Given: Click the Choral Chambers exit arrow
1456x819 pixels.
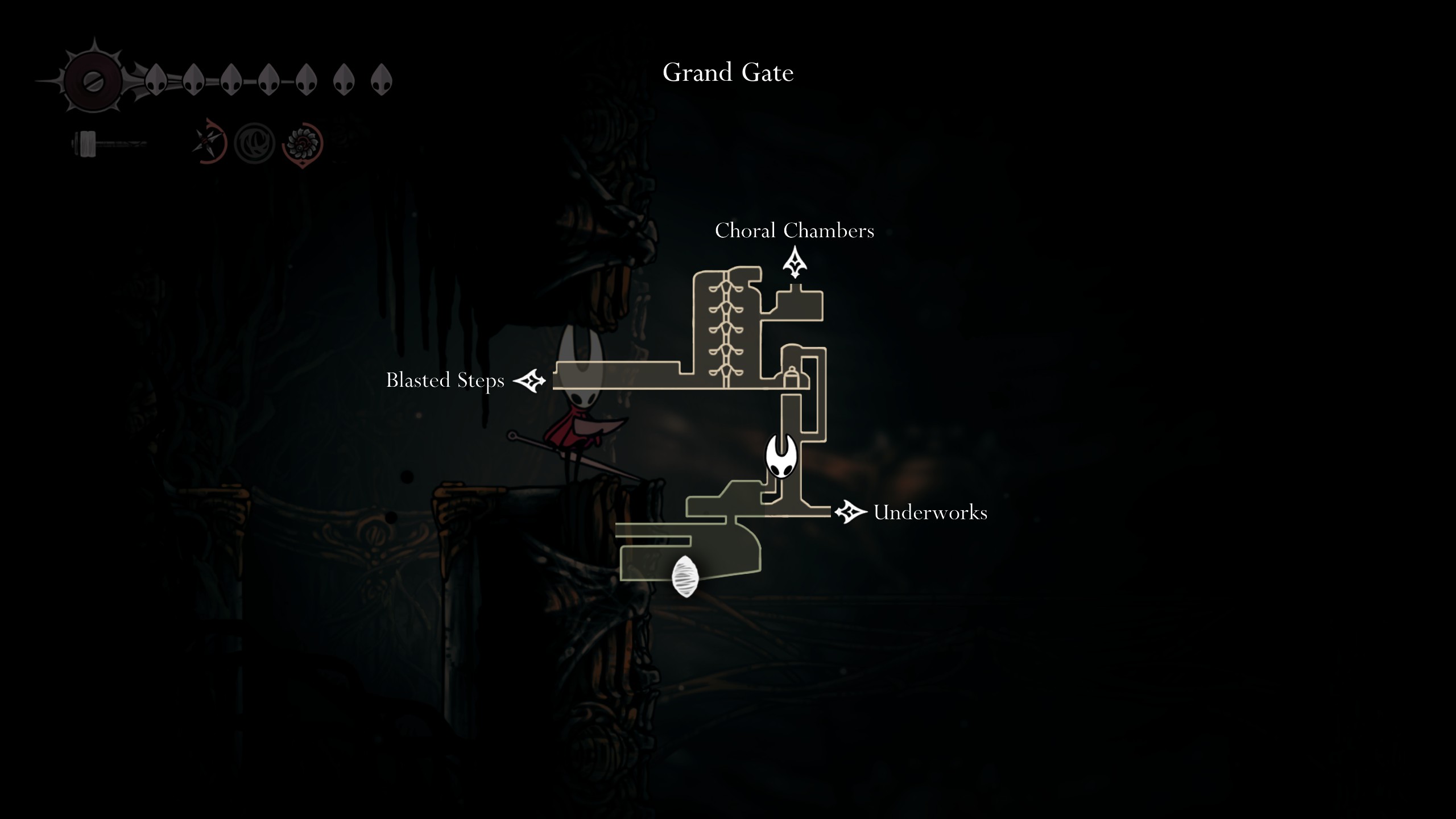Looking at the screenshot, I should 795,263.
